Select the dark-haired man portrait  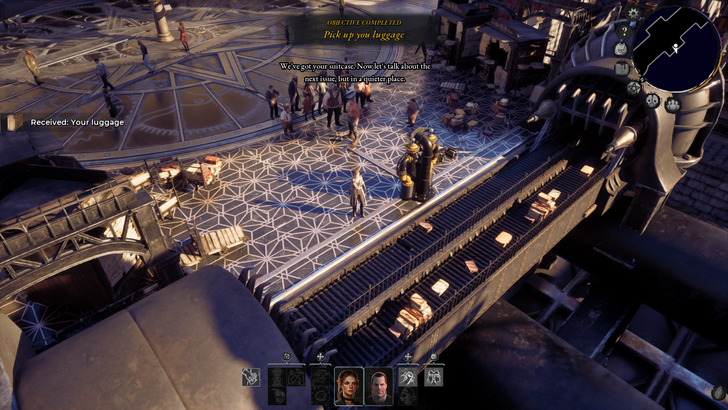coord(377,385)
